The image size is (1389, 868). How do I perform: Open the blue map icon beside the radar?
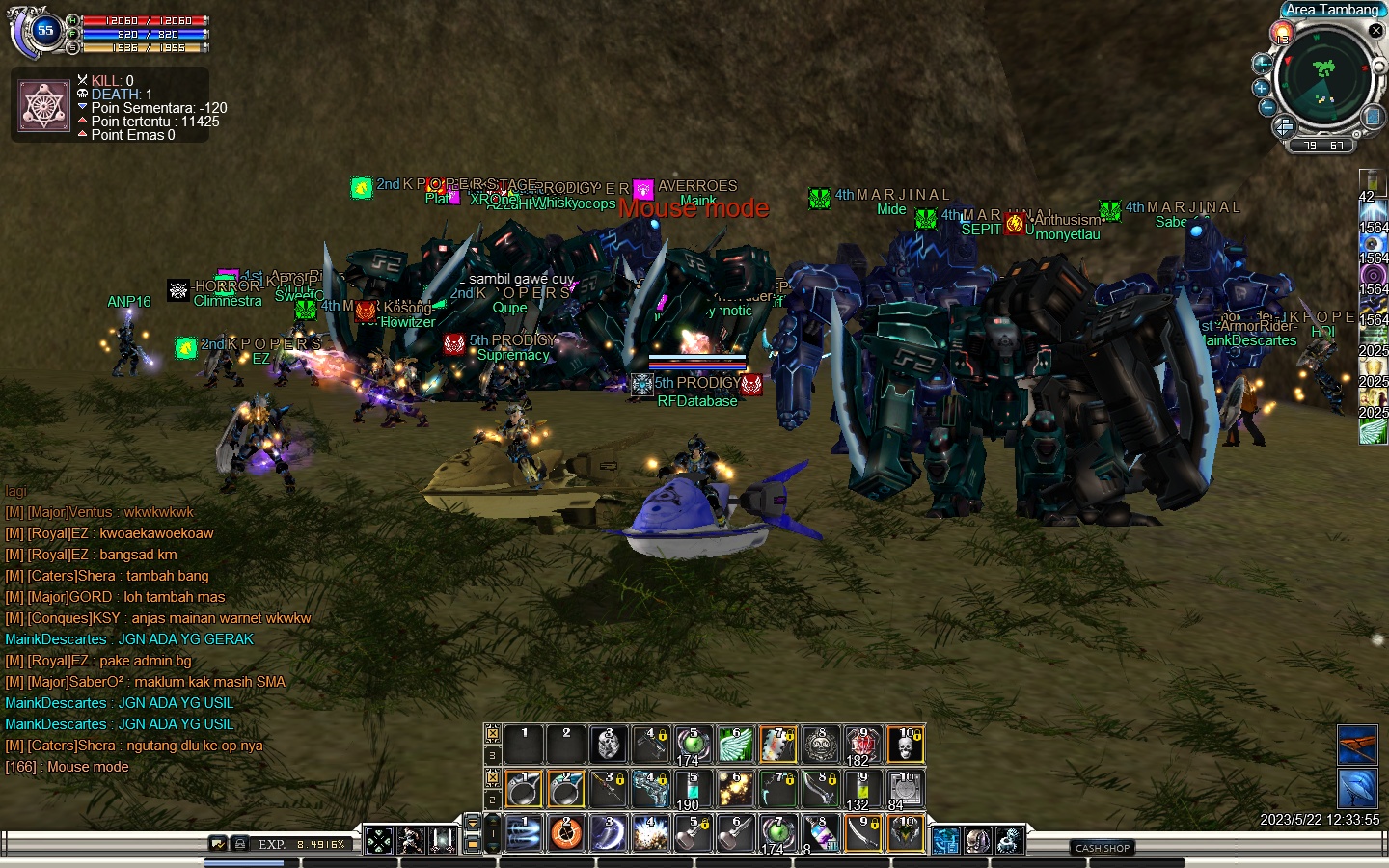tap(1373, 118)
